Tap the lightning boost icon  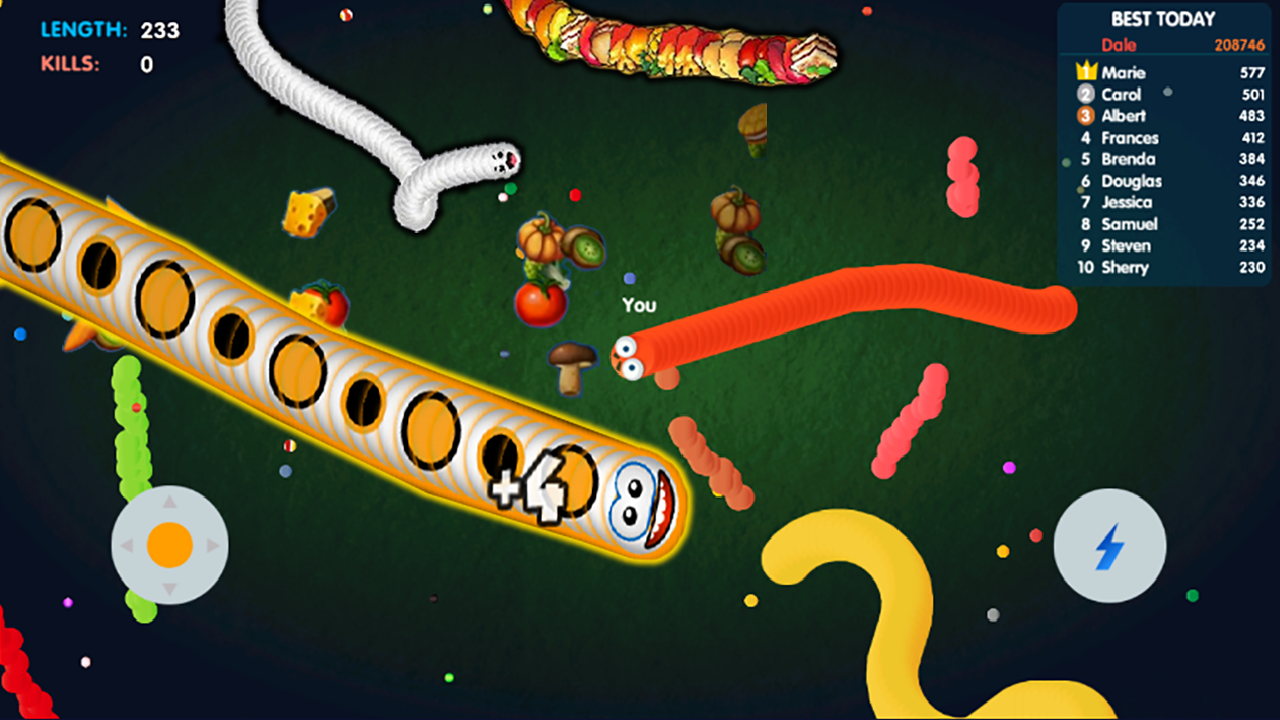point(1108,545)
